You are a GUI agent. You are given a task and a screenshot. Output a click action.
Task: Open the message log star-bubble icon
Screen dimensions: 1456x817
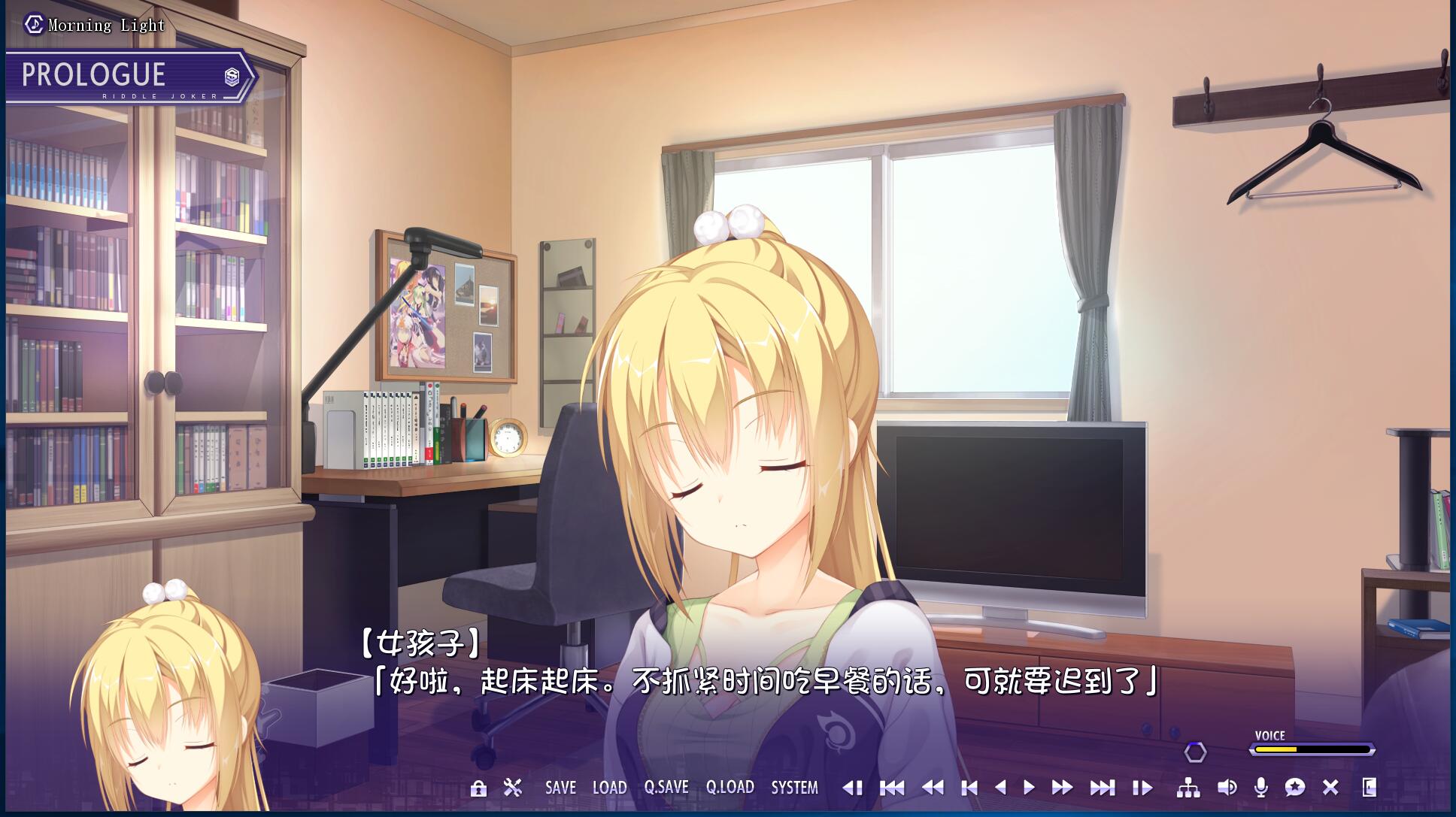(x=1295, y=788)
